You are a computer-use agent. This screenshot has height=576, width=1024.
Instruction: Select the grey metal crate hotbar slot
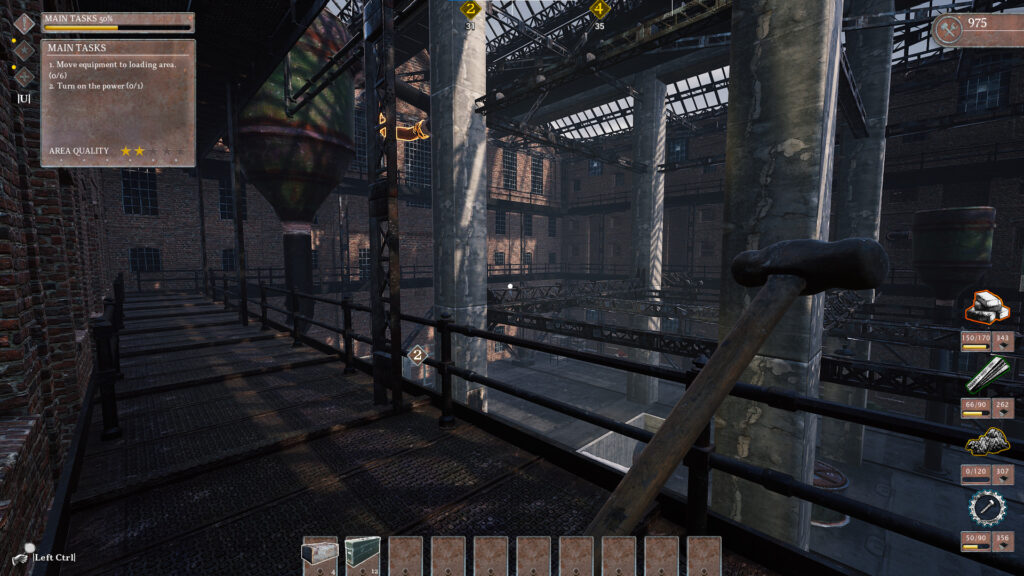[x=320, y=555]
